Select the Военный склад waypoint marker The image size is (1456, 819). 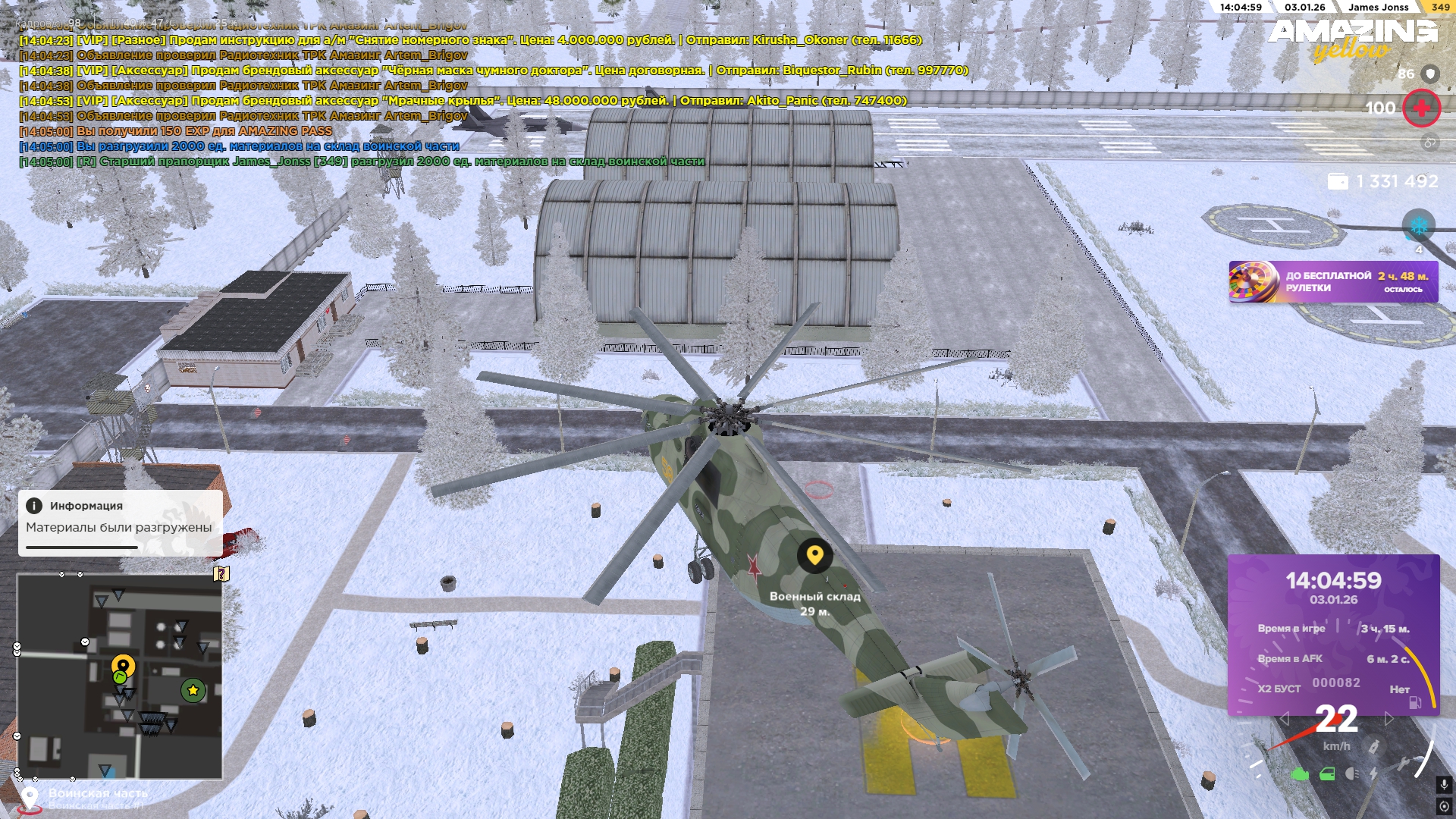tap(814, 557)
